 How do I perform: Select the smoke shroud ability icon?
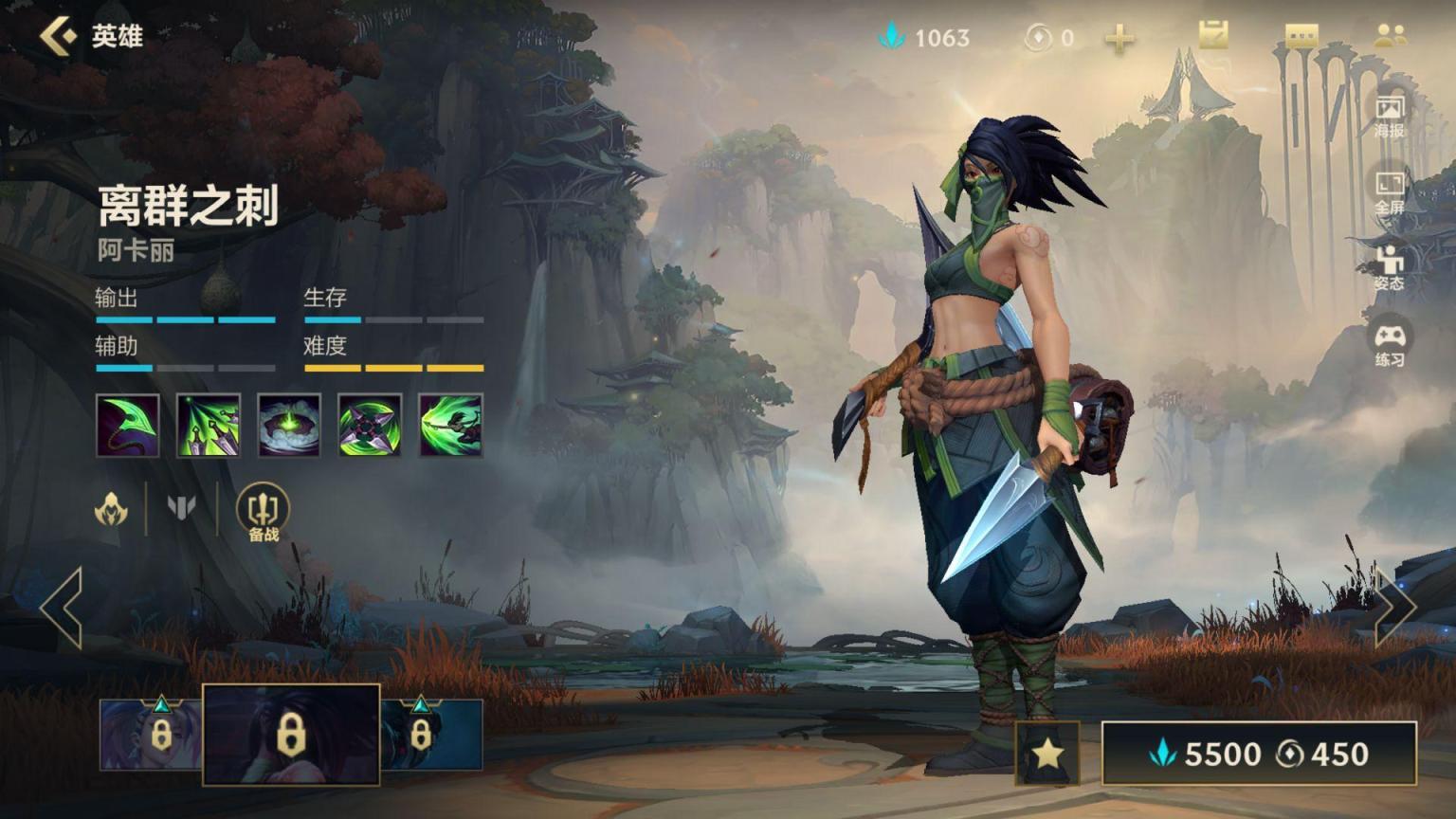click(x=289, y=426)
